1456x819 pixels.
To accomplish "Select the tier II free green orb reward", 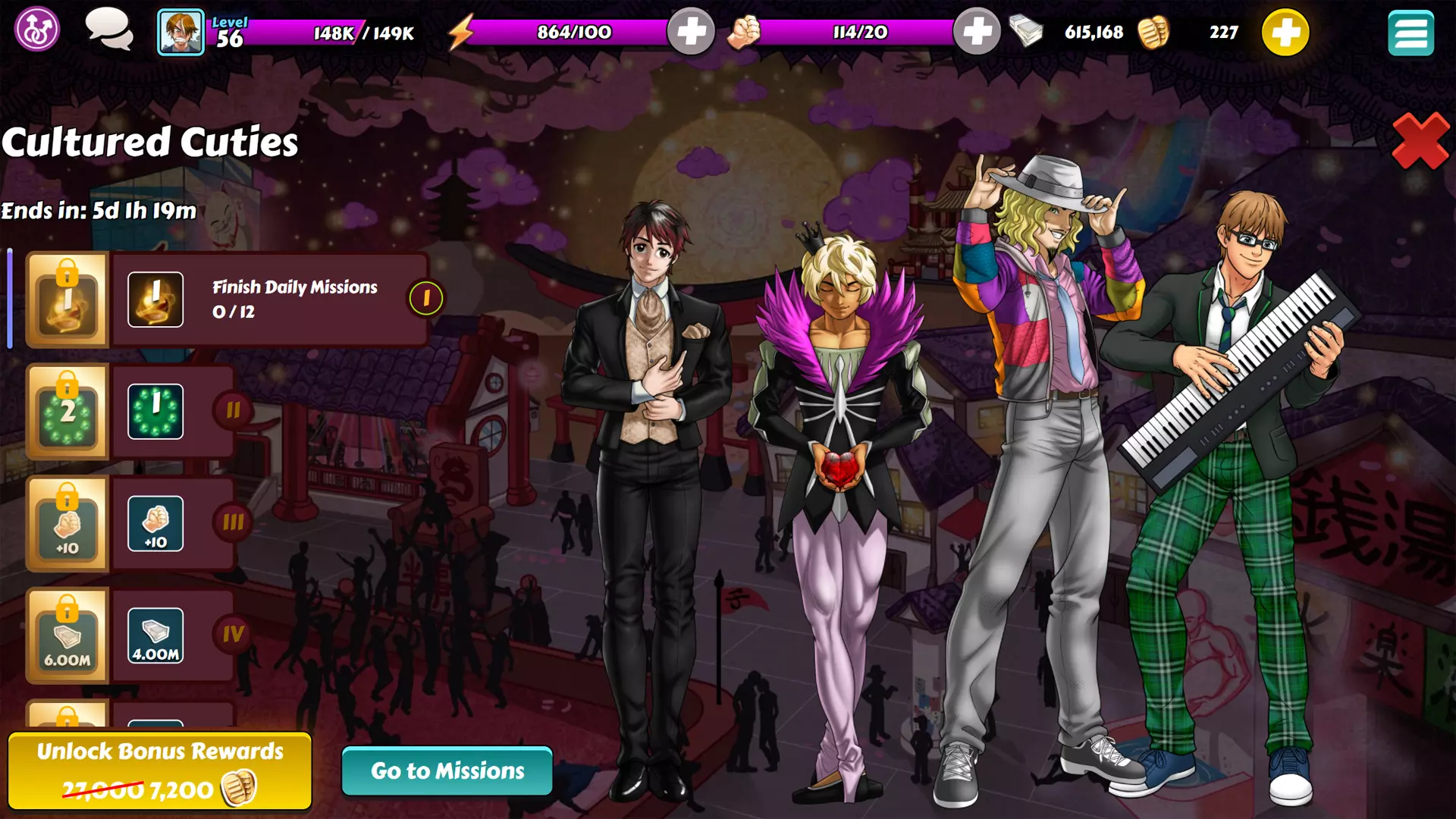I will (155, 412).
